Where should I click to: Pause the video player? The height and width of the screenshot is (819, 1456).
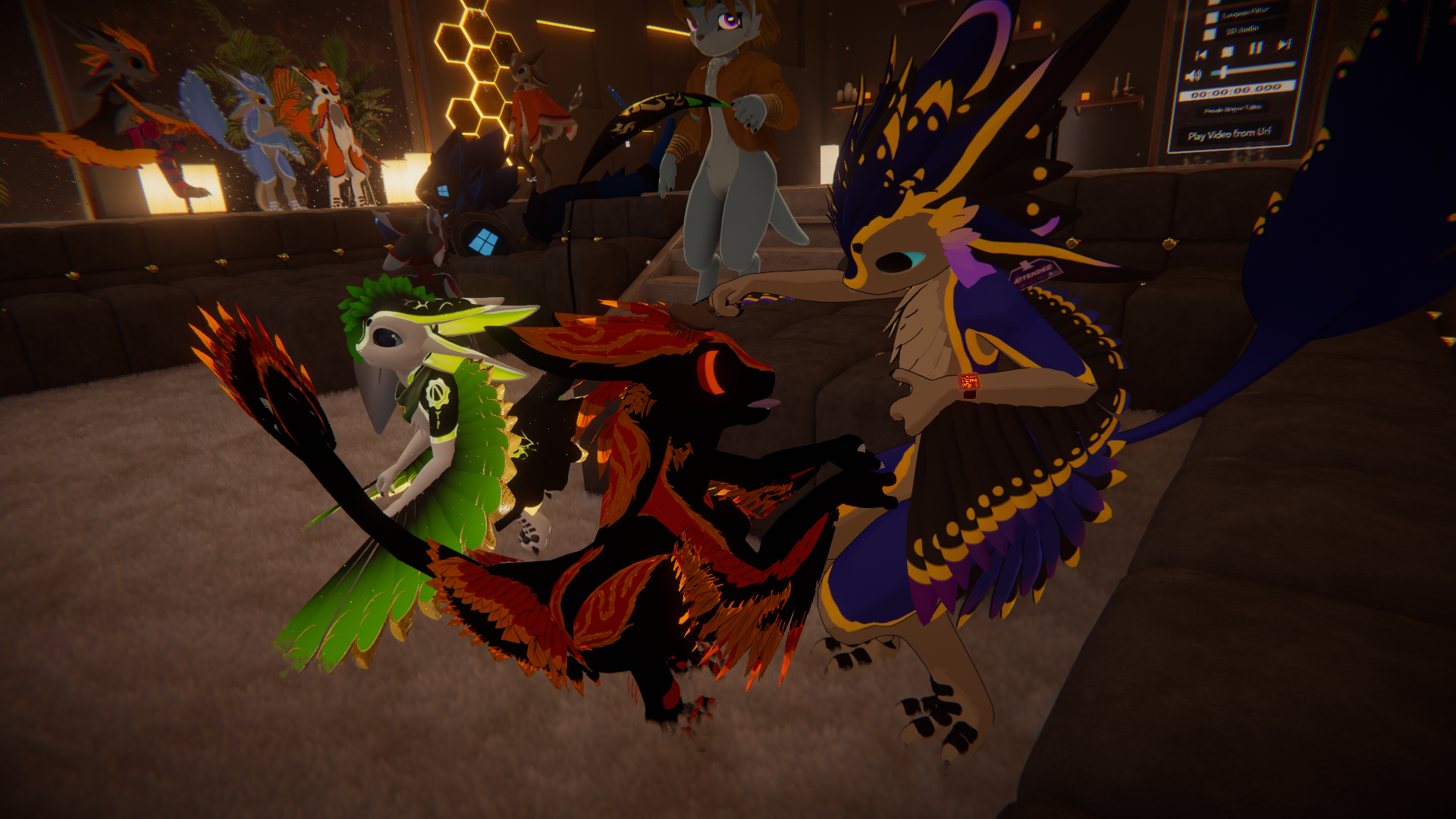(1256, 49)
